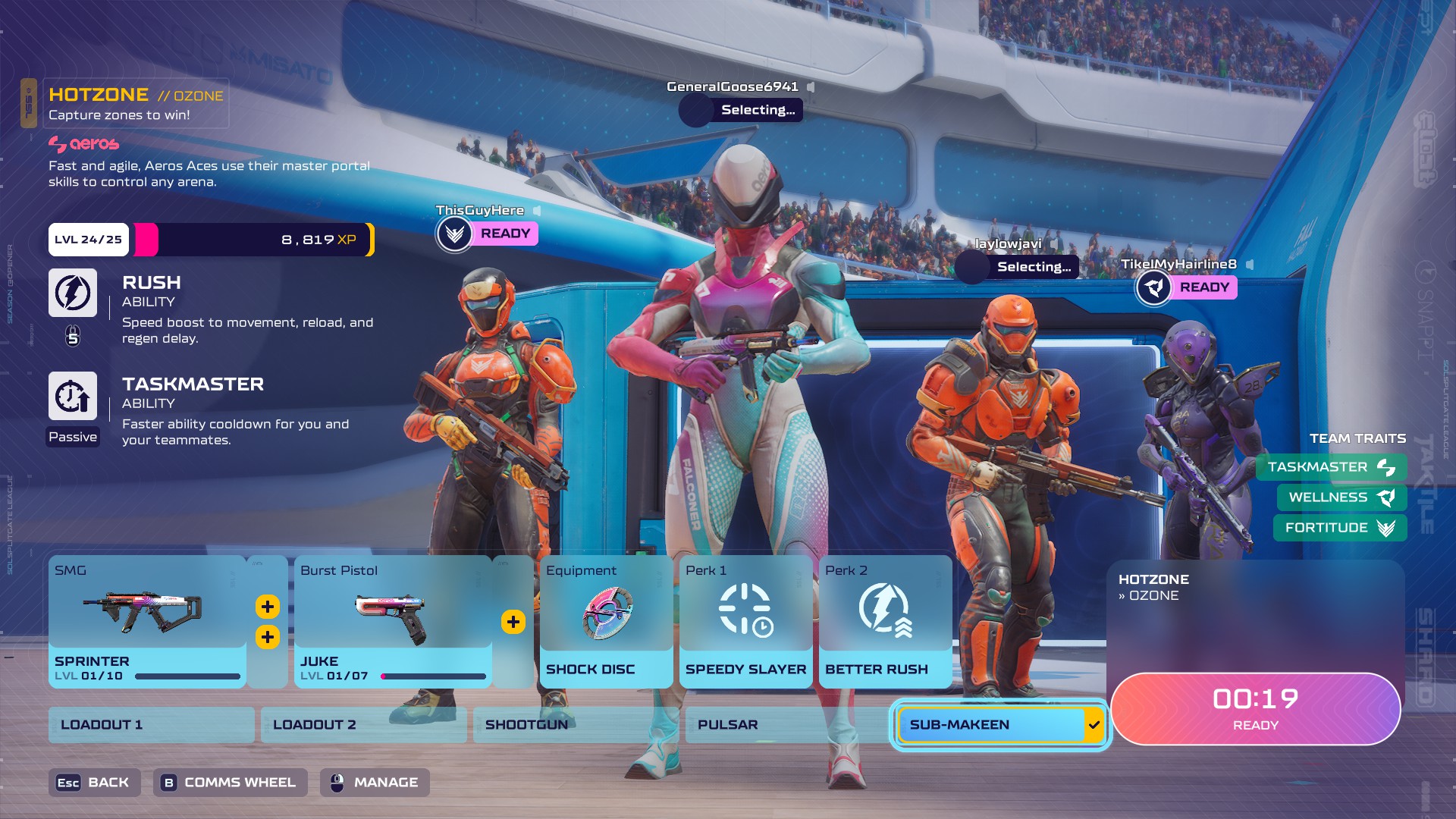Open the Manage loadout option
This screenshot has width=1456, height=819.
[x=375, y=783]
